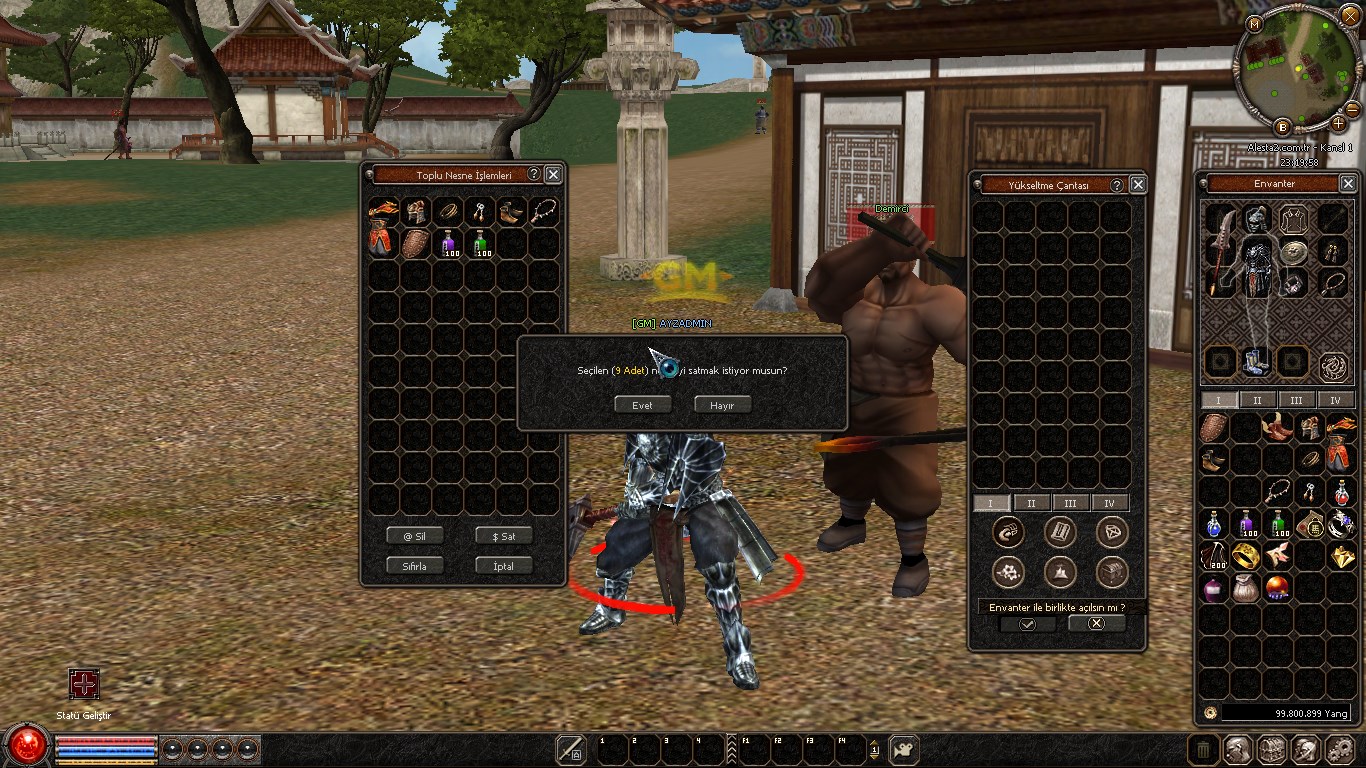Click the $ Sat sell button
1366x768 pixels.
(504, 536)
